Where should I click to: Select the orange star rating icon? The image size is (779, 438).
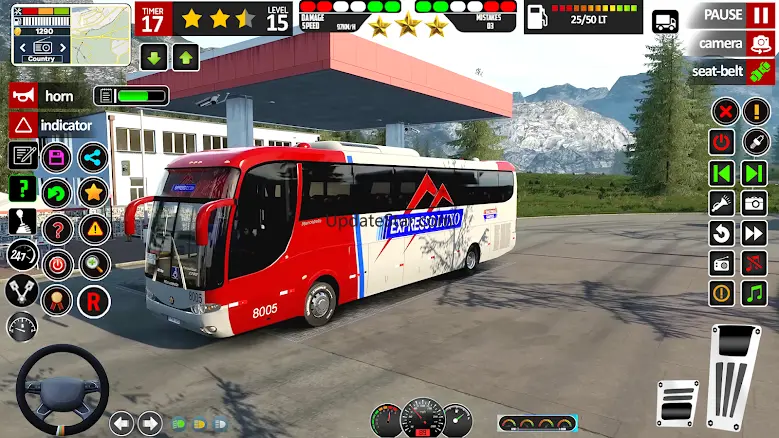click(93, 192)
